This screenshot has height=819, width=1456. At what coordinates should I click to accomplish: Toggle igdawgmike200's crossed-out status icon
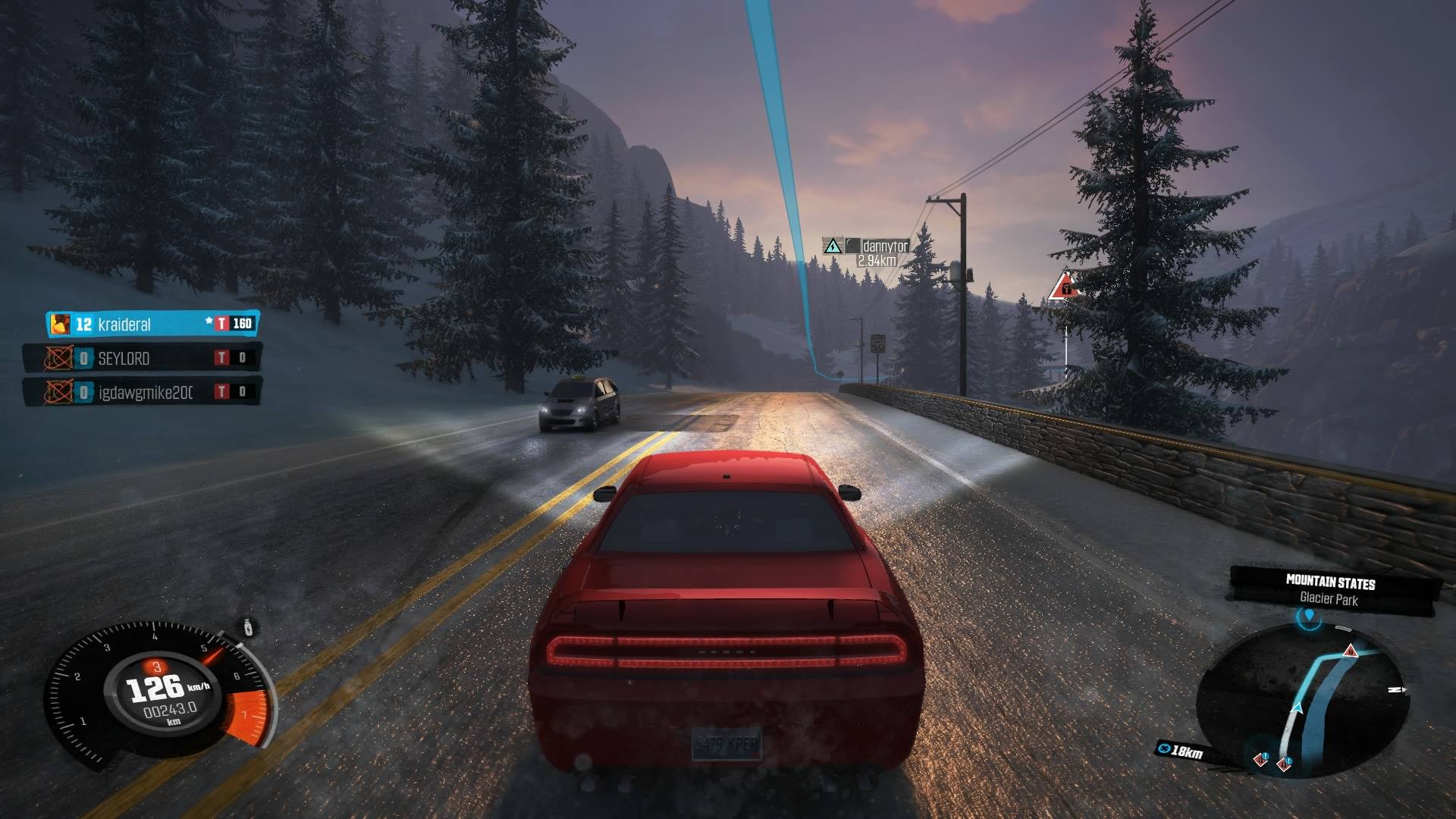(59, 391)
